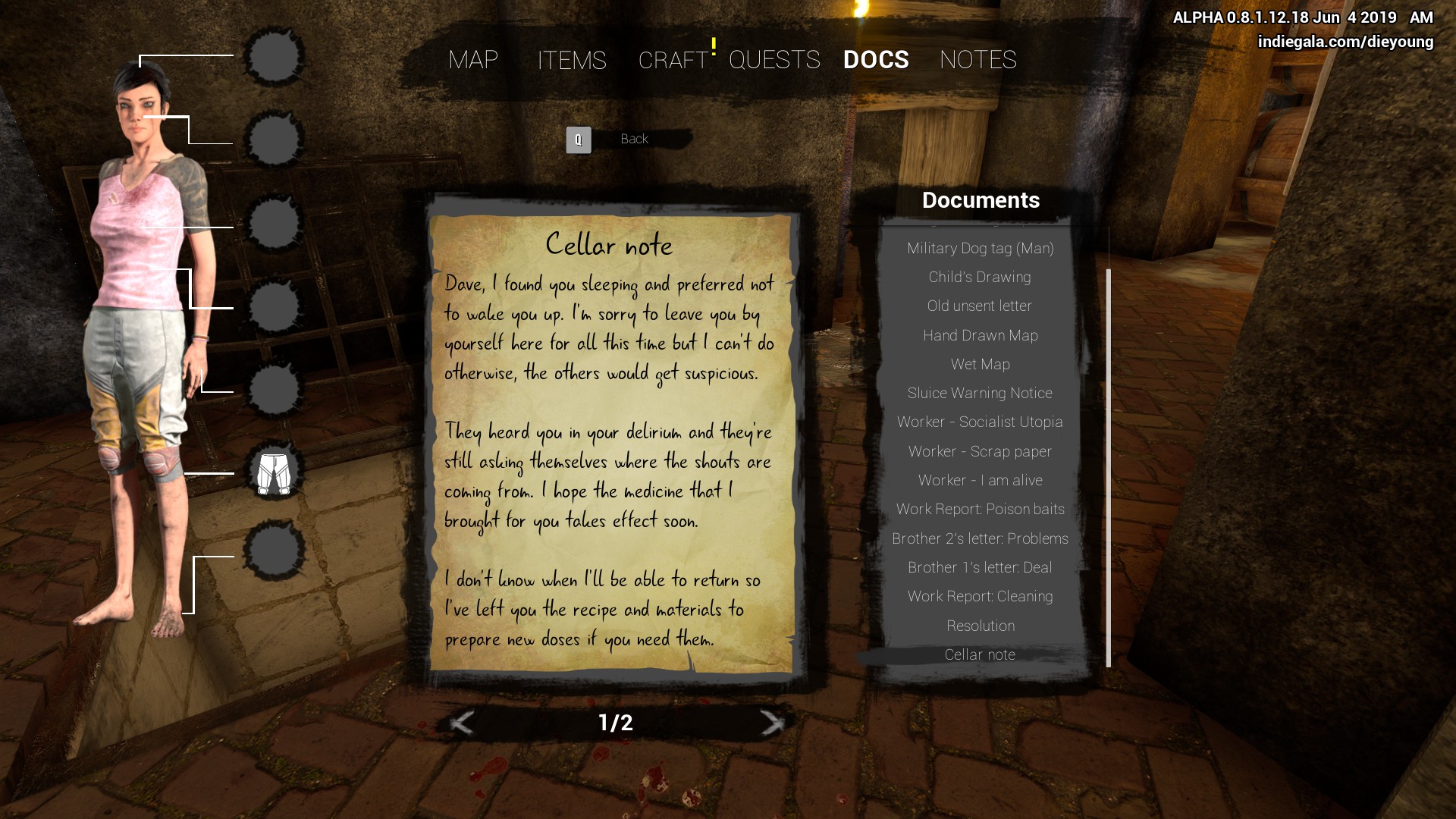Image resolution: width=1456 pixels, height=819 pixels.
Task: Select the Wet Map entry
Action: [980, 365]
